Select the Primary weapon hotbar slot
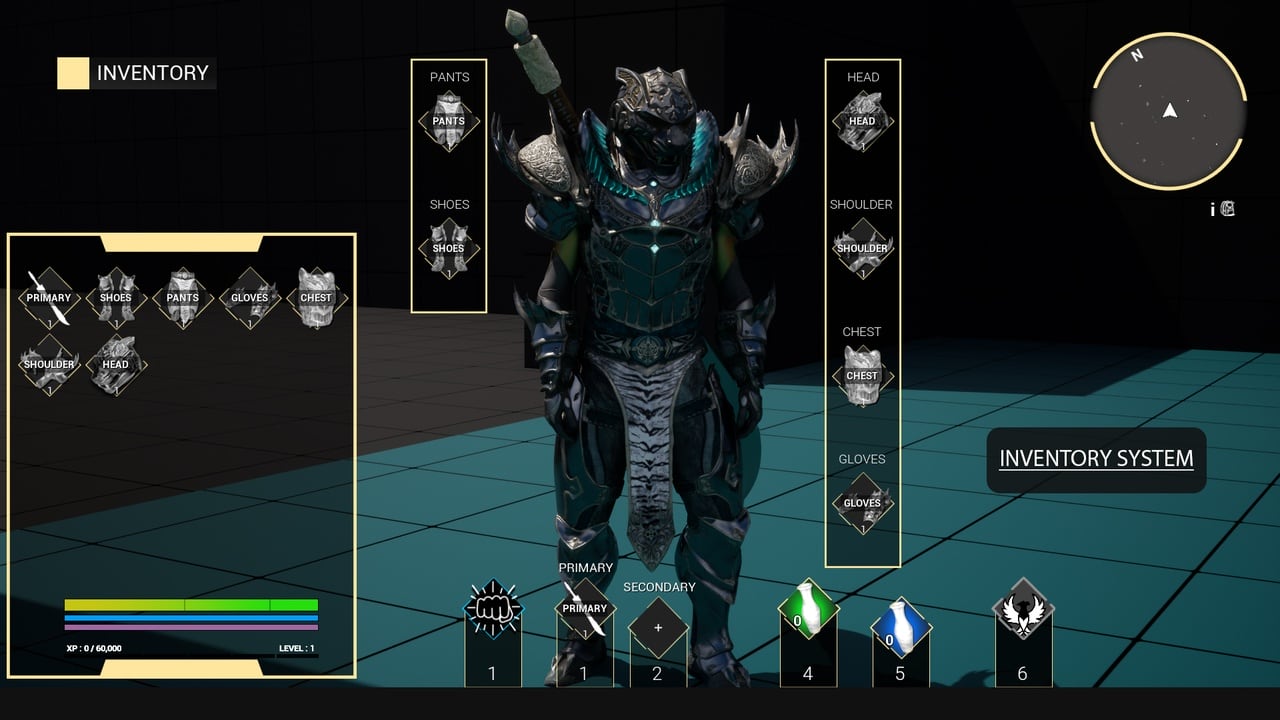The height and width of the screenshot is (720, 1280). click(585, 608)
